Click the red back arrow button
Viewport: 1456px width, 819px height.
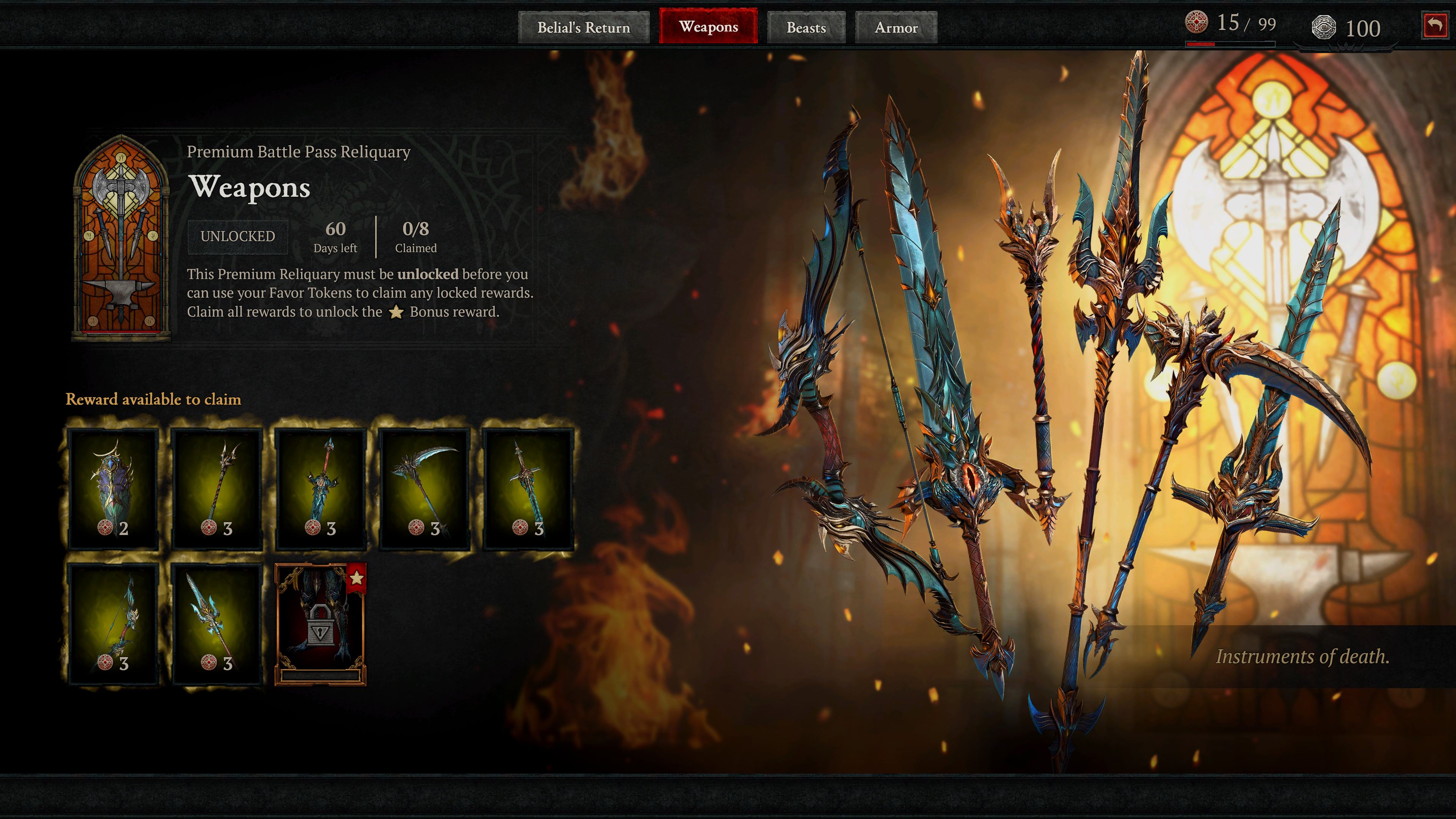[1434, 25]
